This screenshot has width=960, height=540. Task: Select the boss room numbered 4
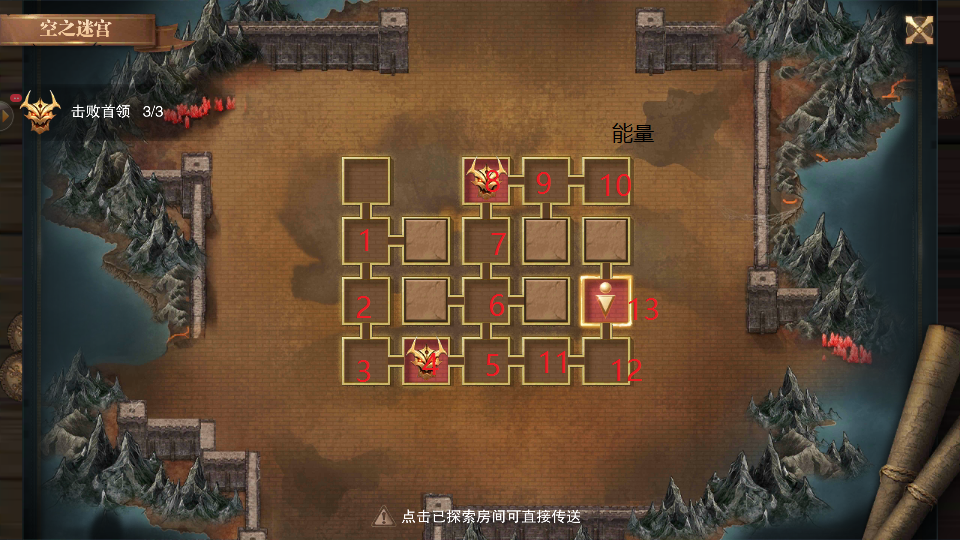point(426,361)
